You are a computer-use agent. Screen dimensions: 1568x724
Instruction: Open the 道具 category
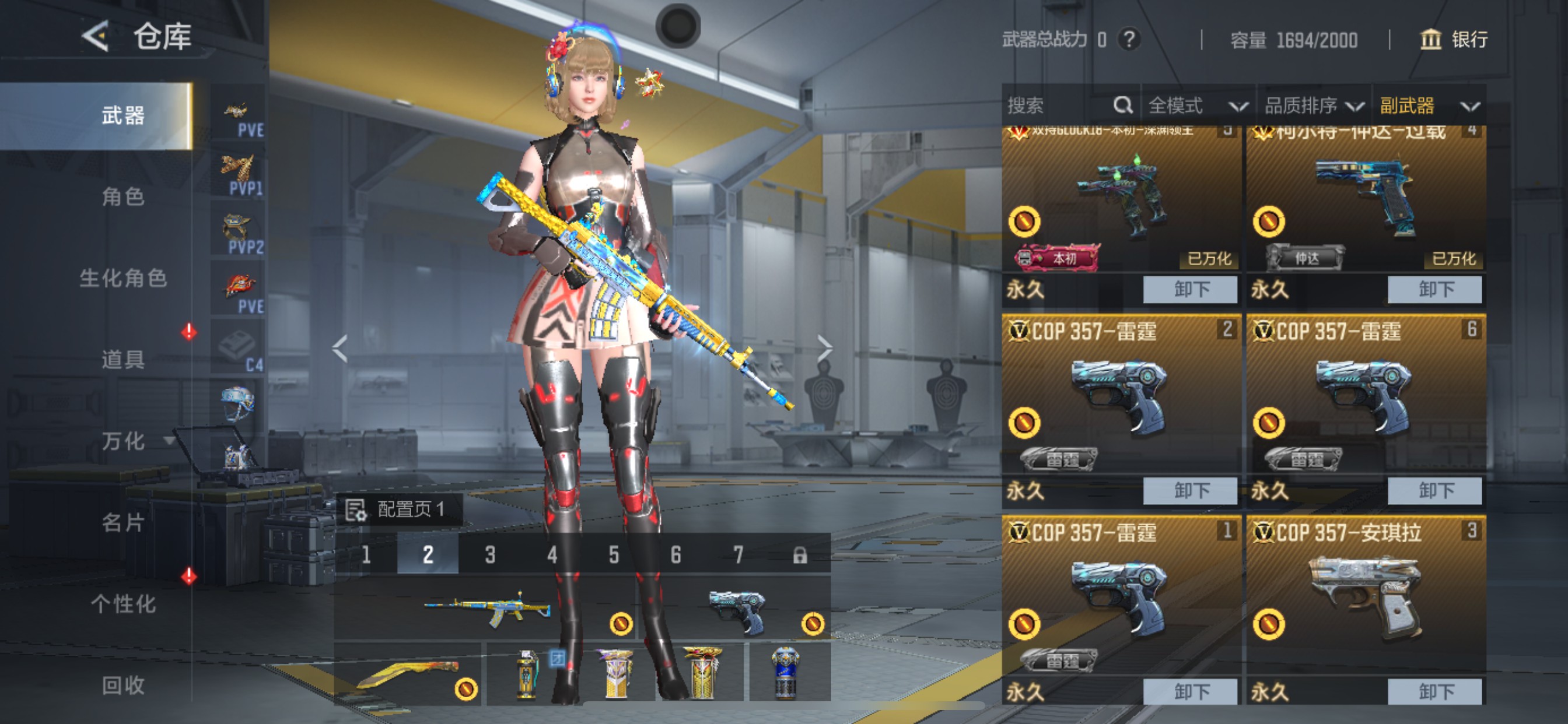(x=123, y=360)
